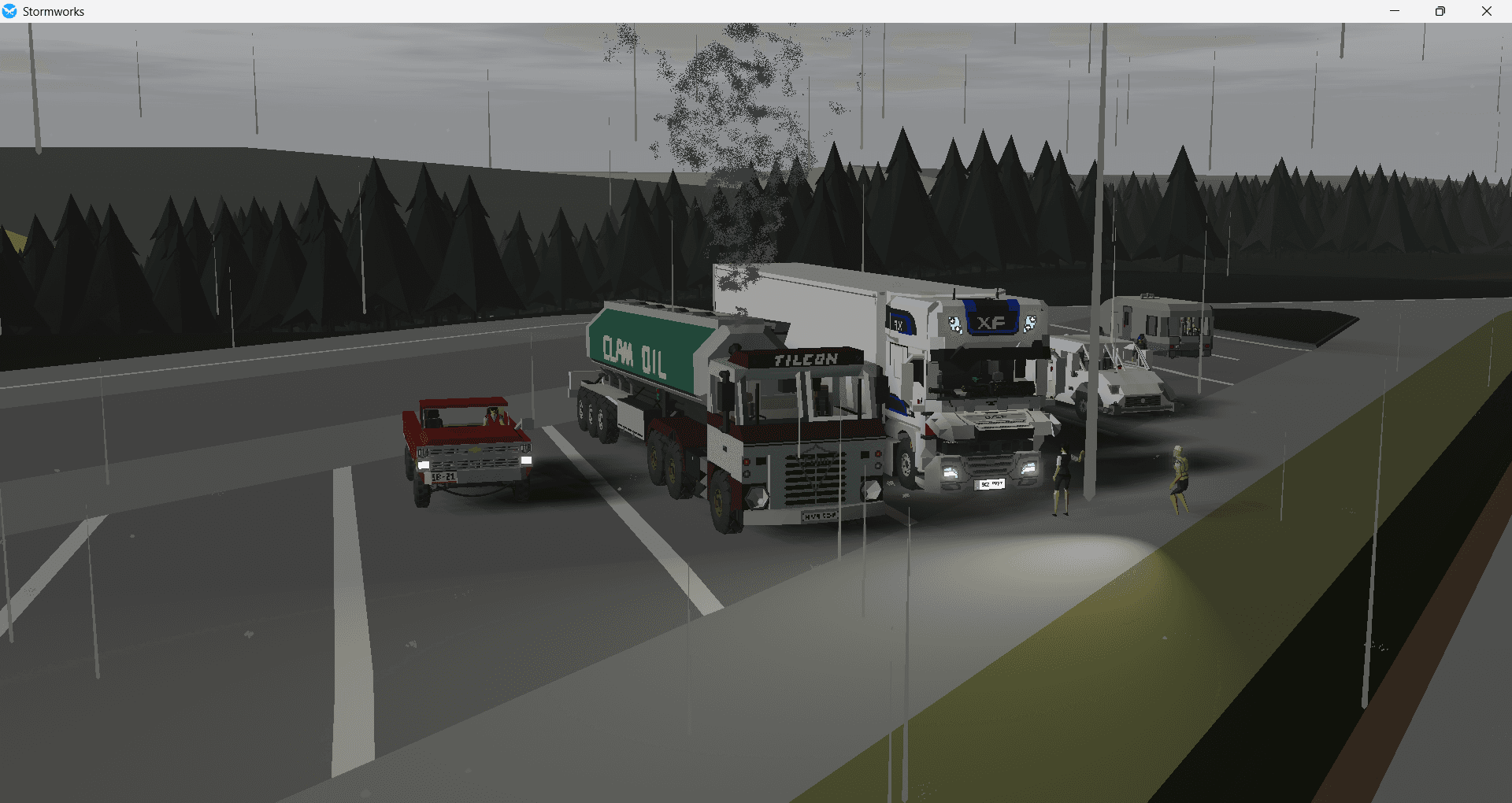The width and height of the screenshot is (1512, 803).
Task: Click the restore window control
Action: [1440, 11]
